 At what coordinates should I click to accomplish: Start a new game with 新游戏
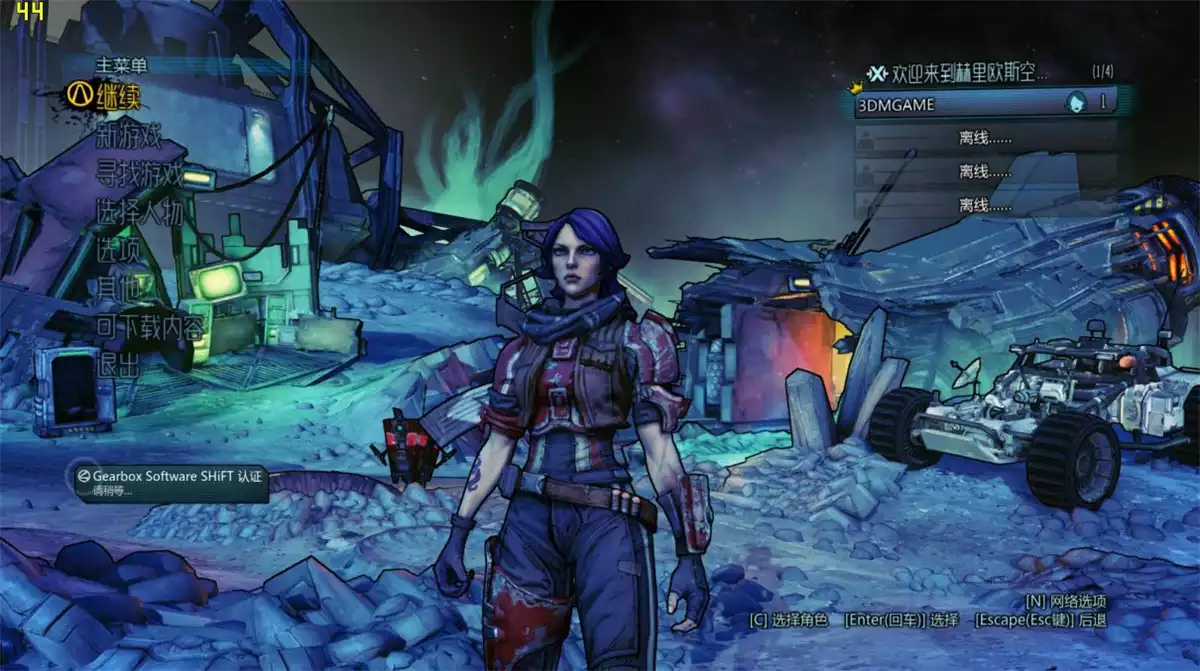click(x=128, y=134)
